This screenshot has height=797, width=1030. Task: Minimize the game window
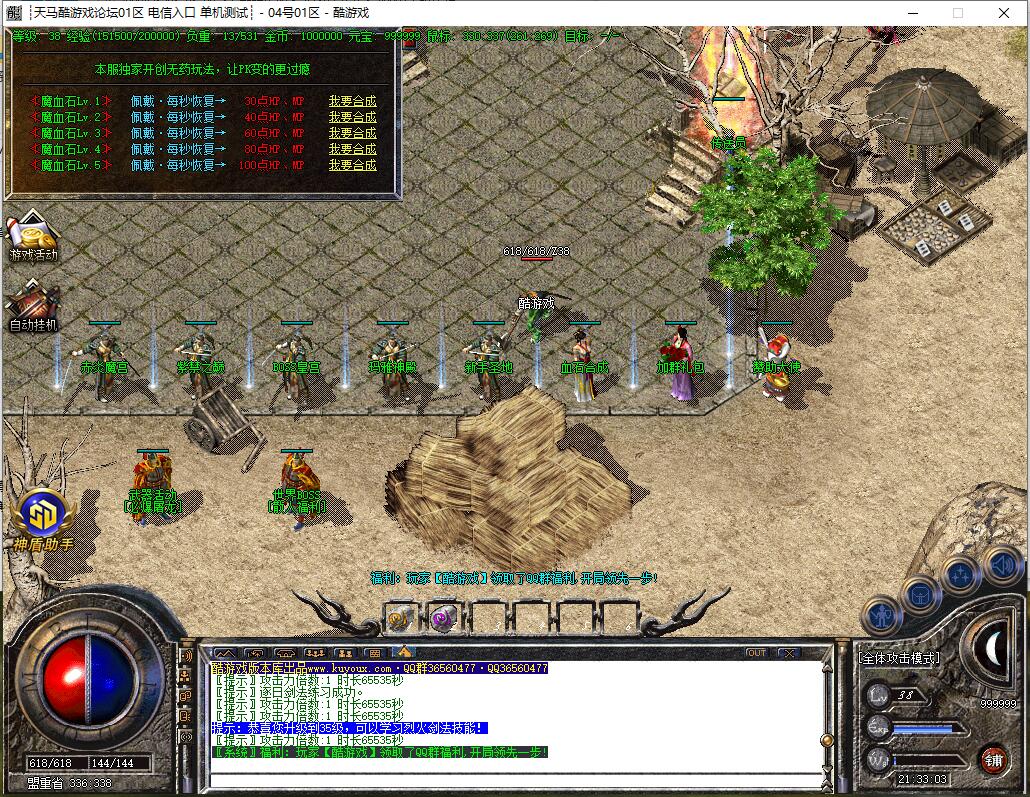[x=911, y=13]
